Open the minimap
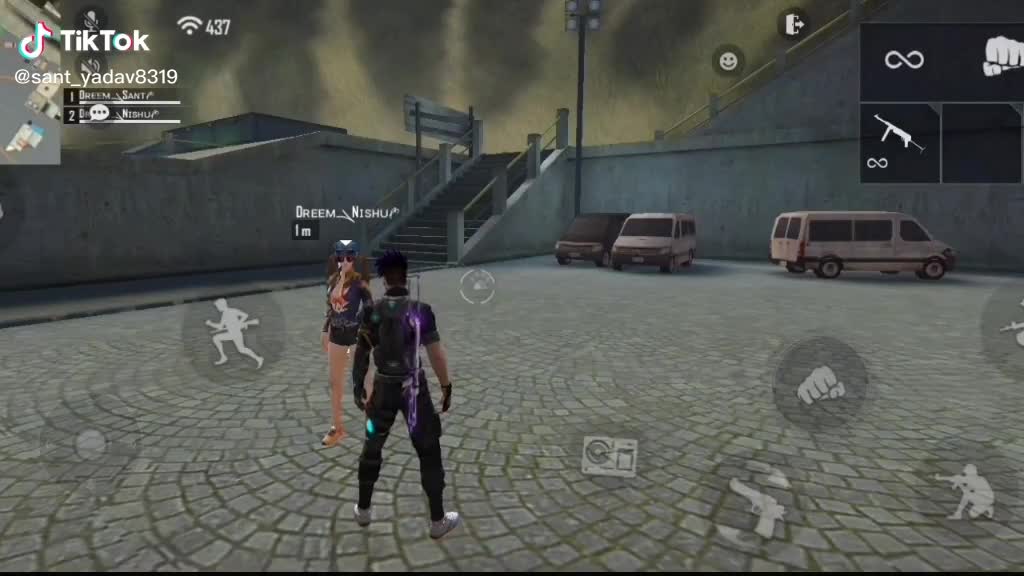Screen dimensions: 1024x576 (x=30, y=120)
